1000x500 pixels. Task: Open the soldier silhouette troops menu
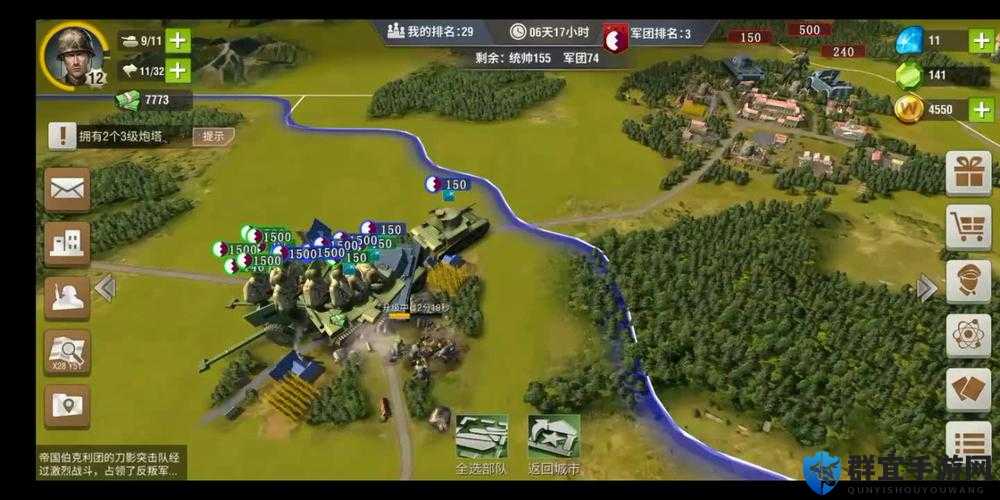67,298
